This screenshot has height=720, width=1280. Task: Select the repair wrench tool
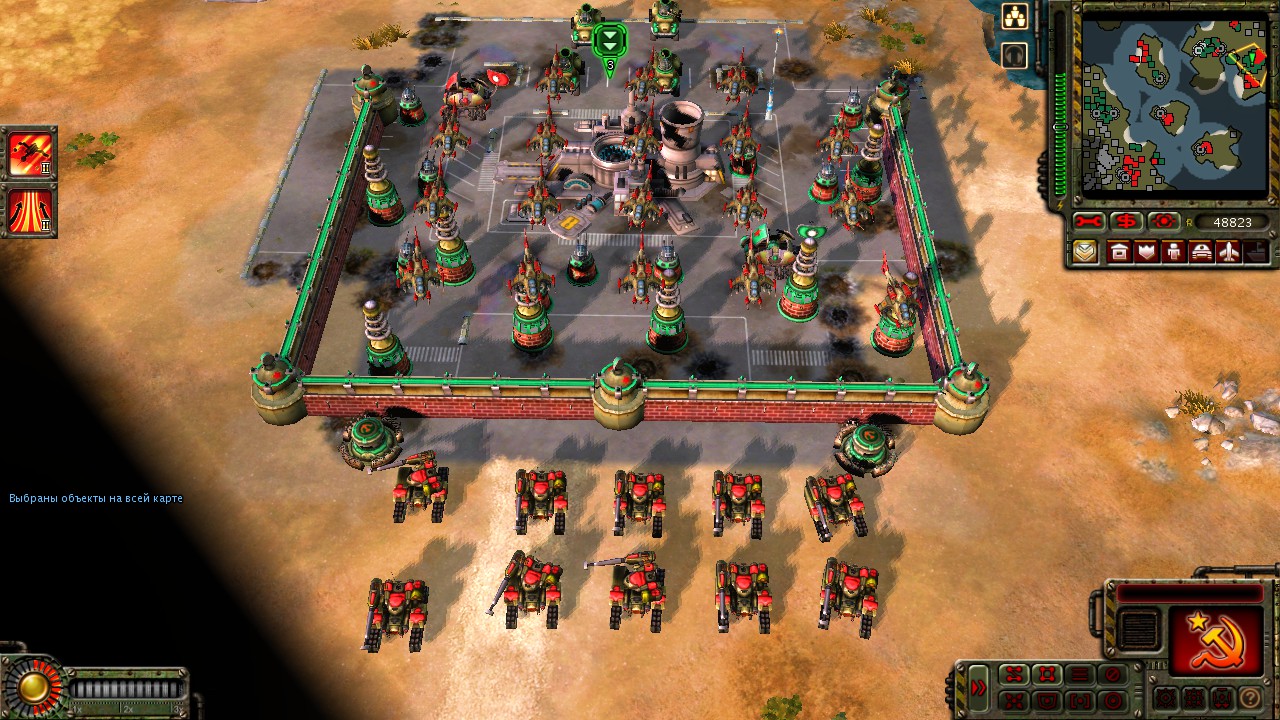coord(1087,221)
